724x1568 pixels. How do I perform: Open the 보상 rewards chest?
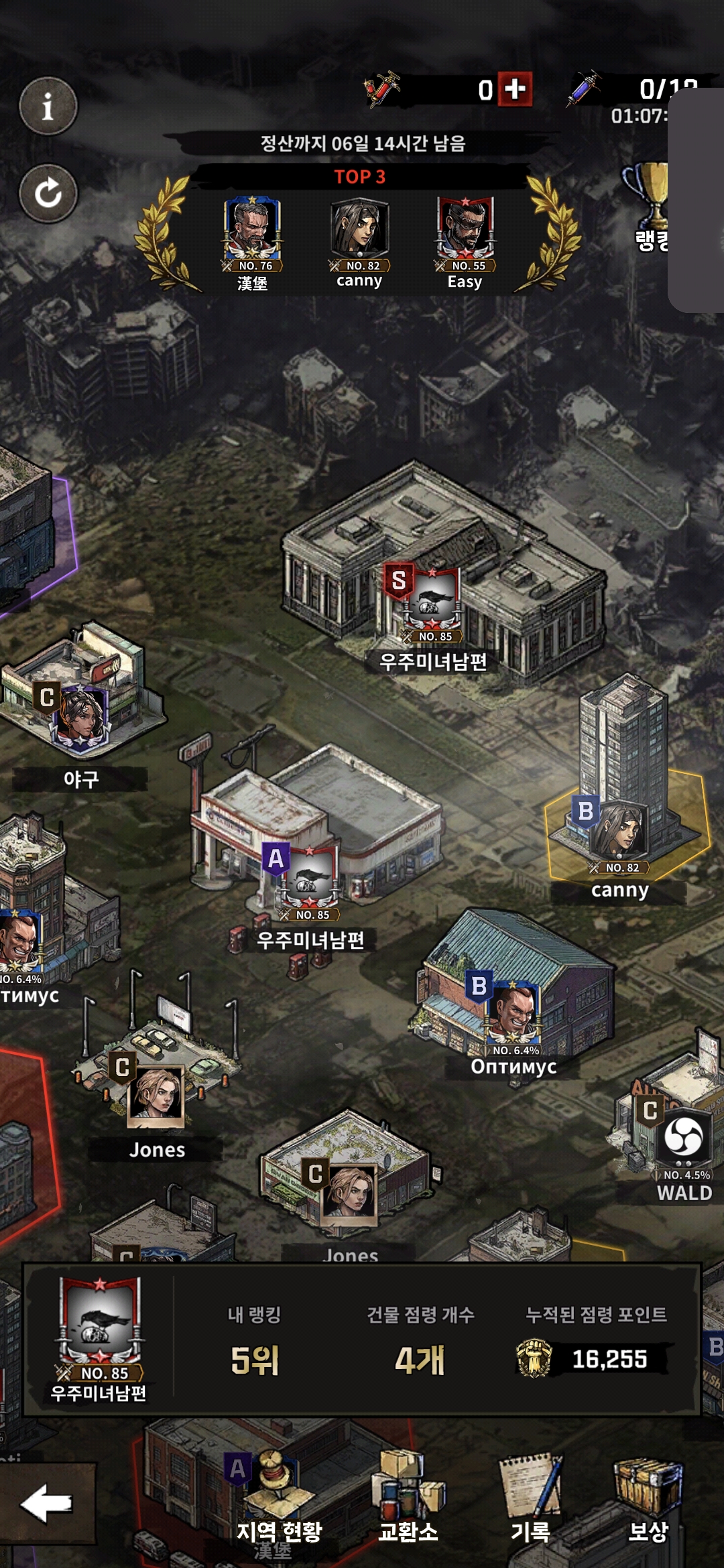[648, 1501]
